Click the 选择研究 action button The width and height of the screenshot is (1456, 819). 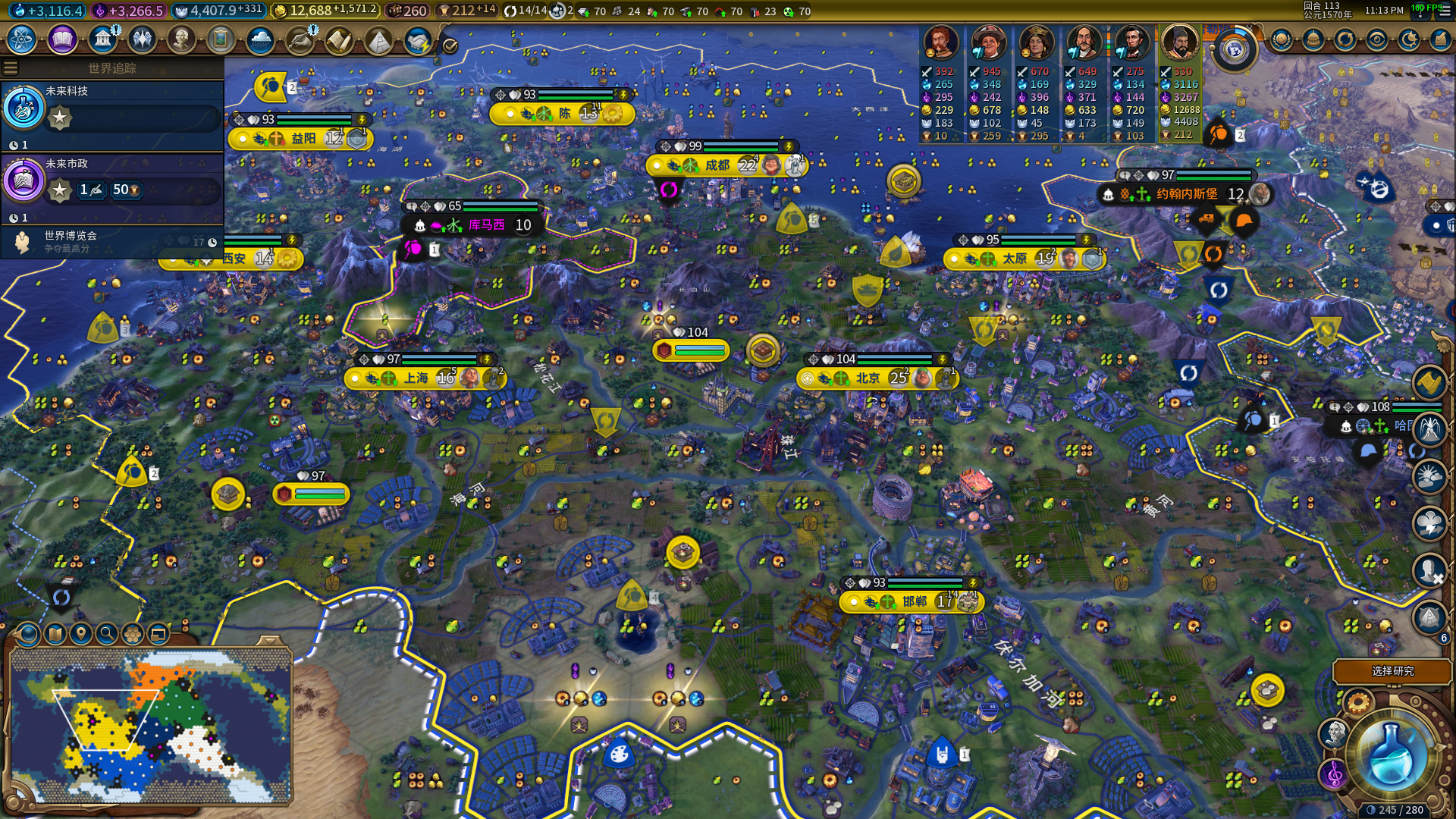(x=1392, y=671)
